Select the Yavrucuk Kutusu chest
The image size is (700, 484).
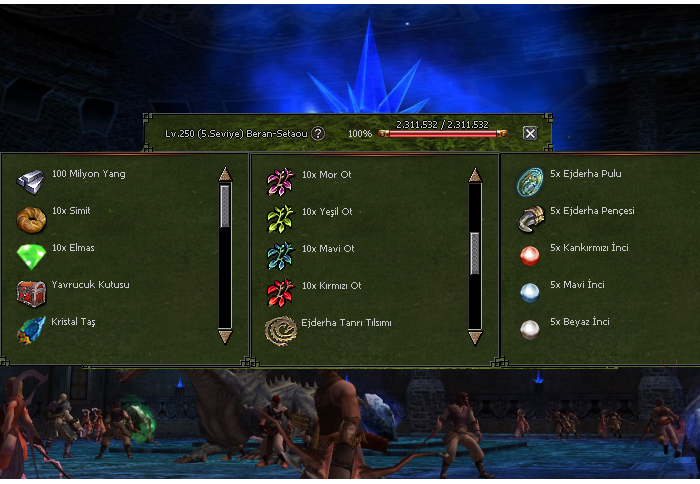pos(32,292)
